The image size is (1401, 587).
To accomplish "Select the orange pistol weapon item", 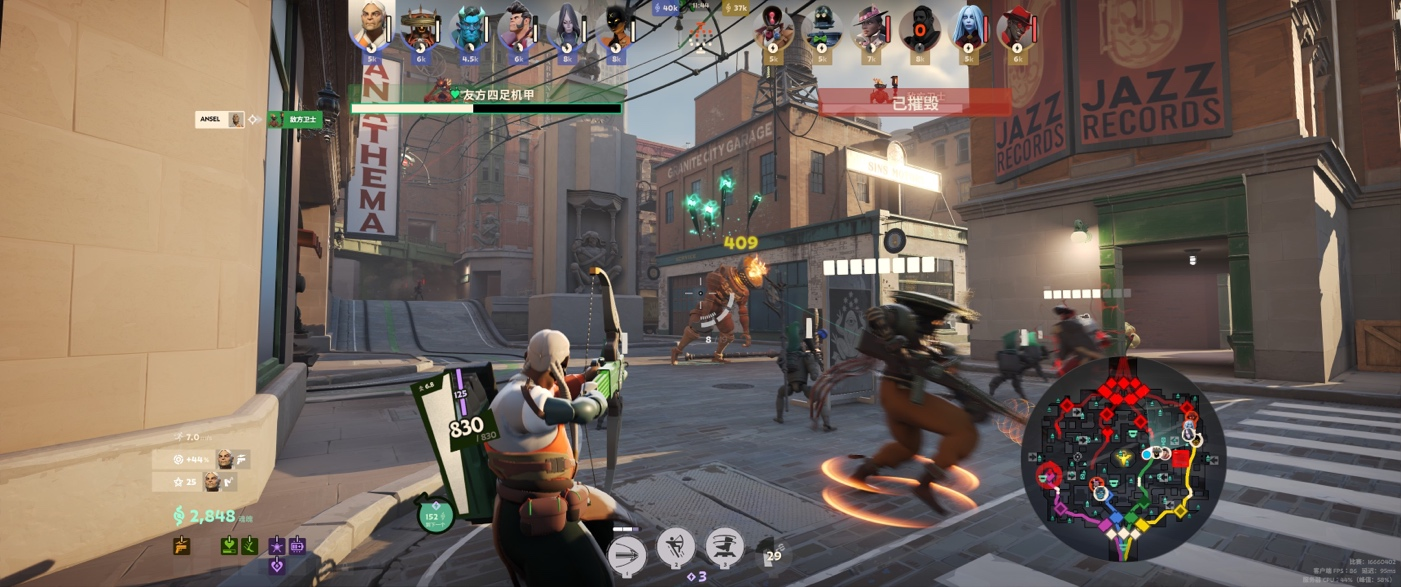I will 181,546.
